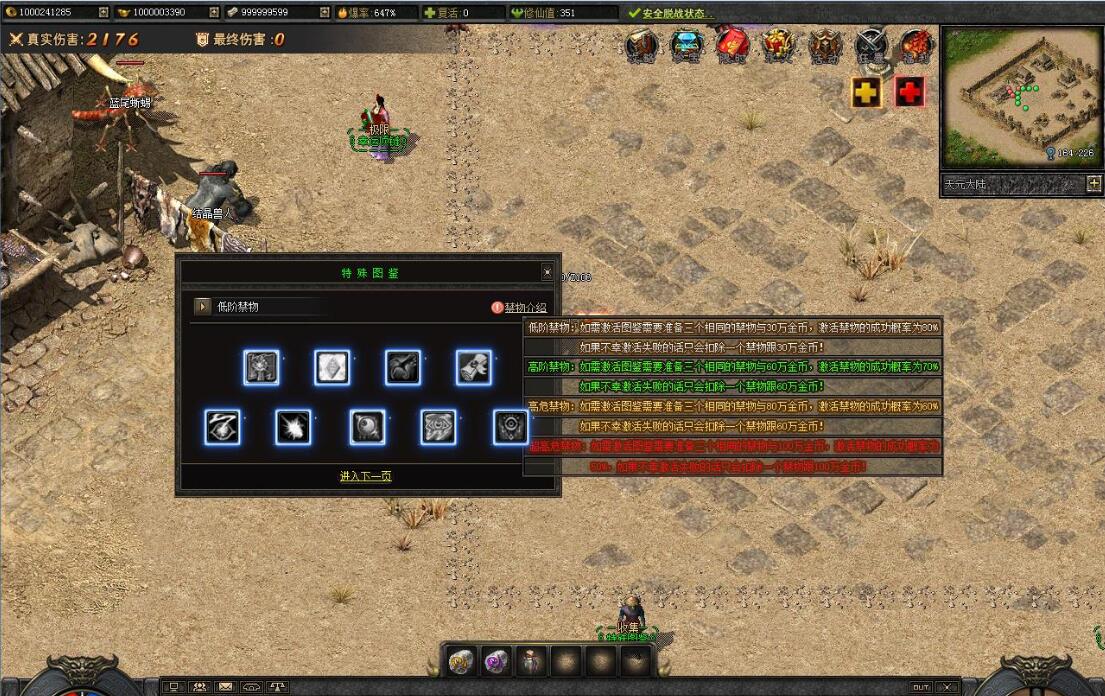1105x696 pixels.
Task: Use the purple scroll hotbar item
Action: [x=496, y=661]
